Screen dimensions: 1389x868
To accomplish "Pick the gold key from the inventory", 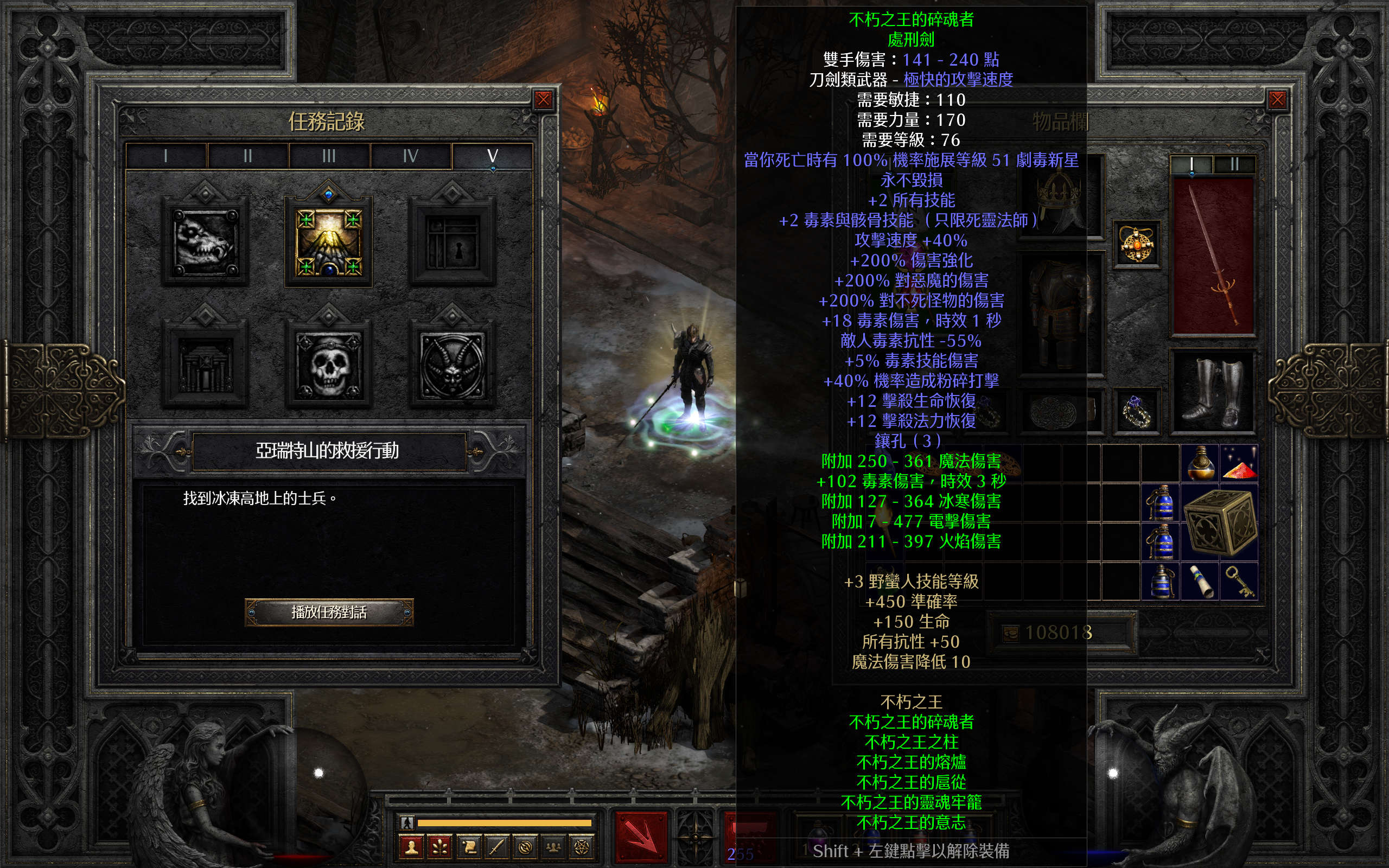I will click(1239, 581).
